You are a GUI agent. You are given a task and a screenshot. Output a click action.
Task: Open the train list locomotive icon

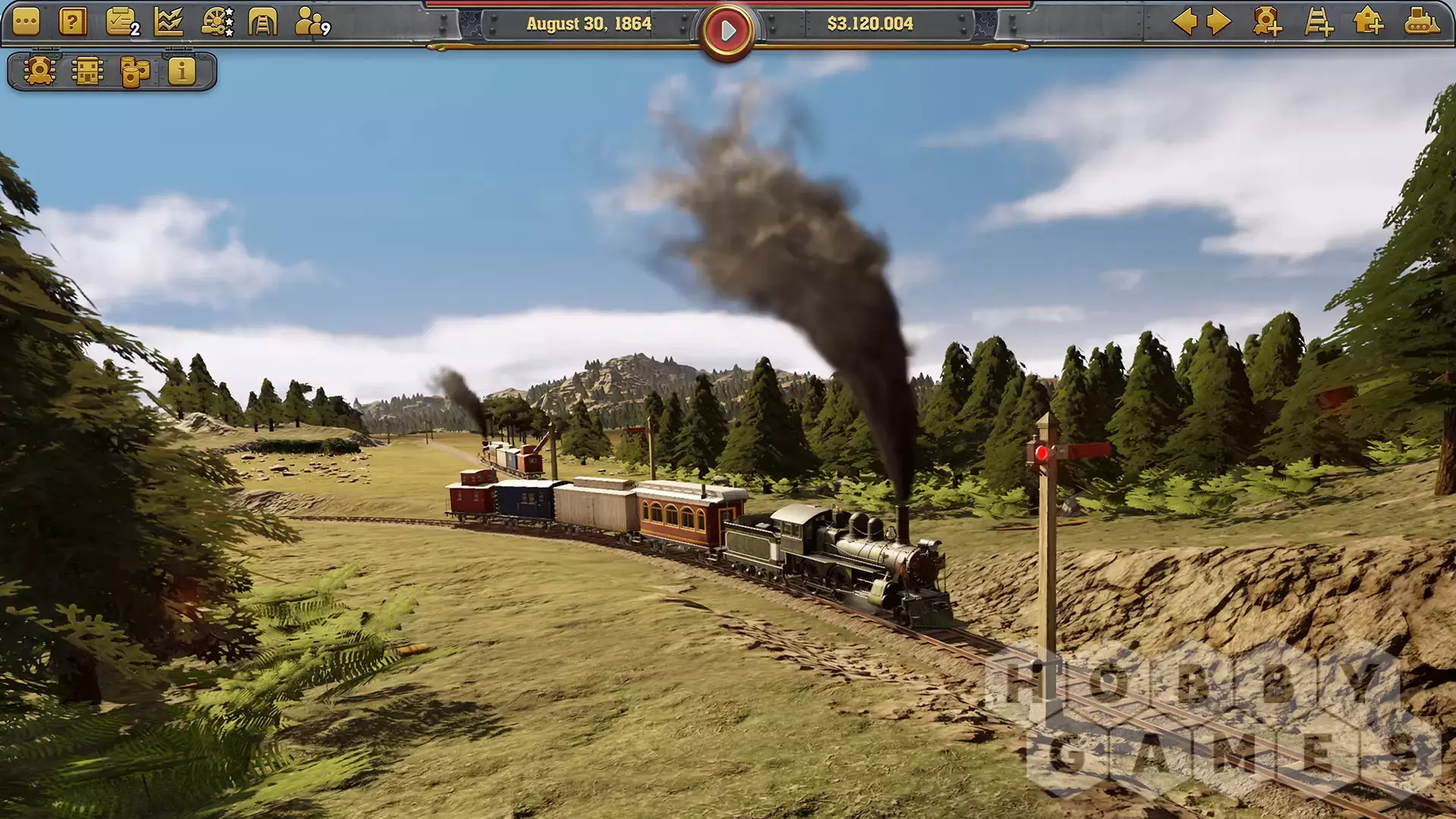(39, 72)
